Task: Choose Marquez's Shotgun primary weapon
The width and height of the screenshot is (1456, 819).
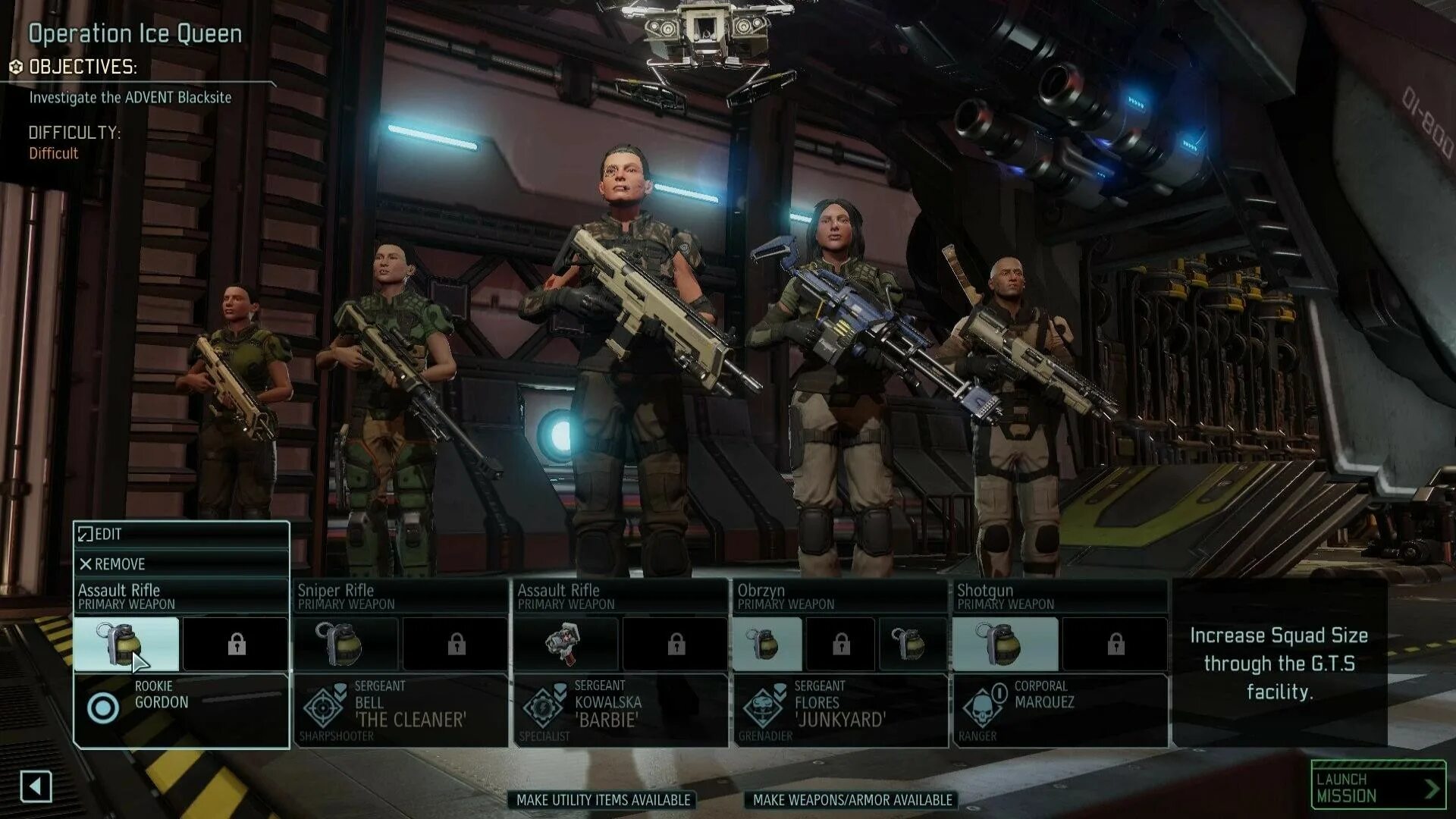Action: point(1060,596)
